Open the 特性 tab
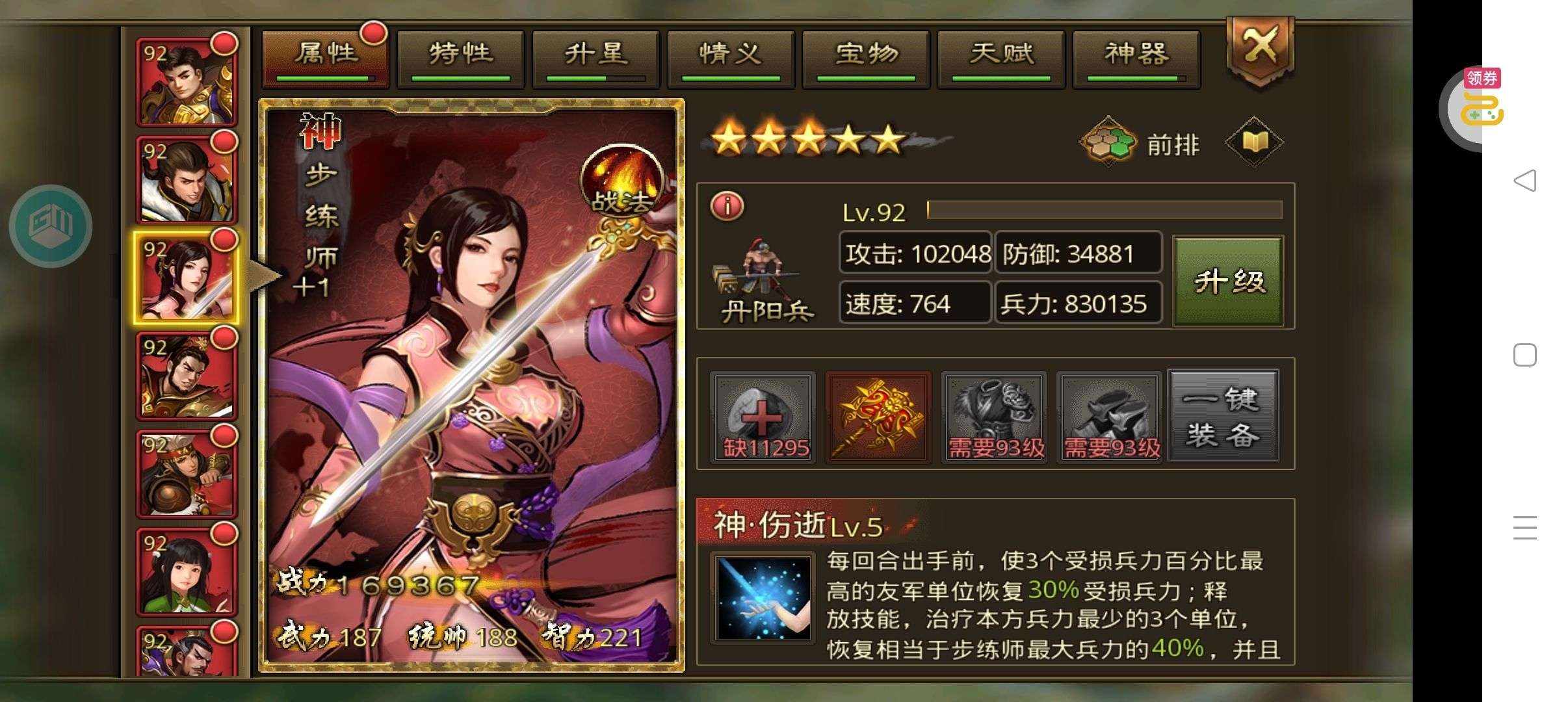The height and width of the screenshot is (702, 1568). tap(460, 57)
